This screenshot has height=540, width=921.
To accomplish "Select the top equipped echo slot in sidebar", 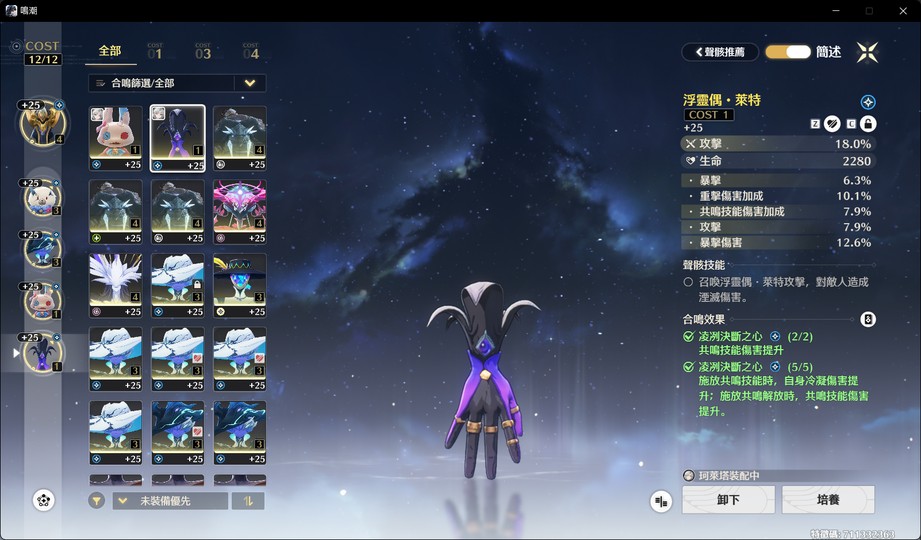I will 41,122.
